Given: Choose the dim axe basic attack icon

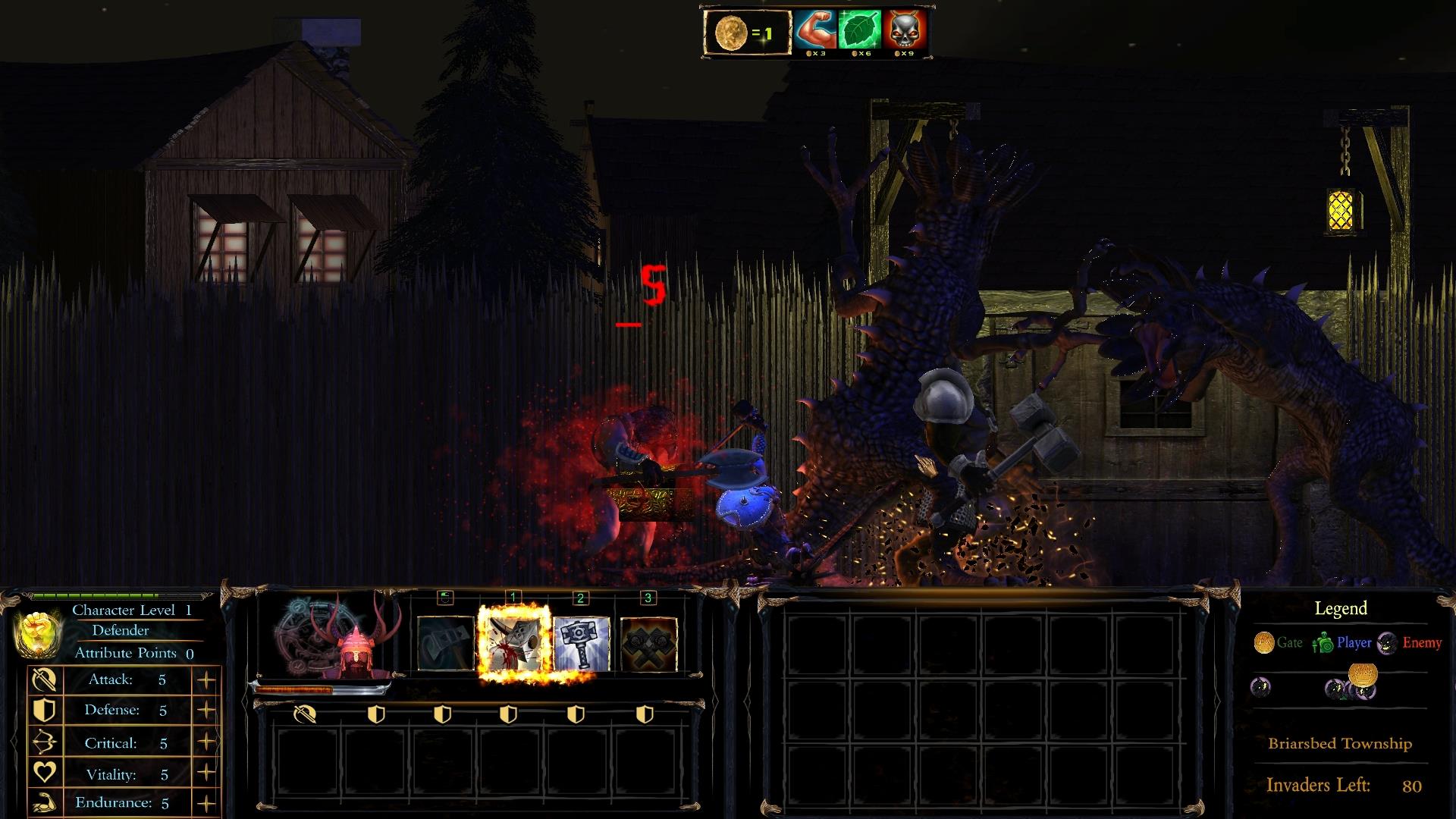Looking at the screenshot, I should pyautogui.click(x=446, y=643).
